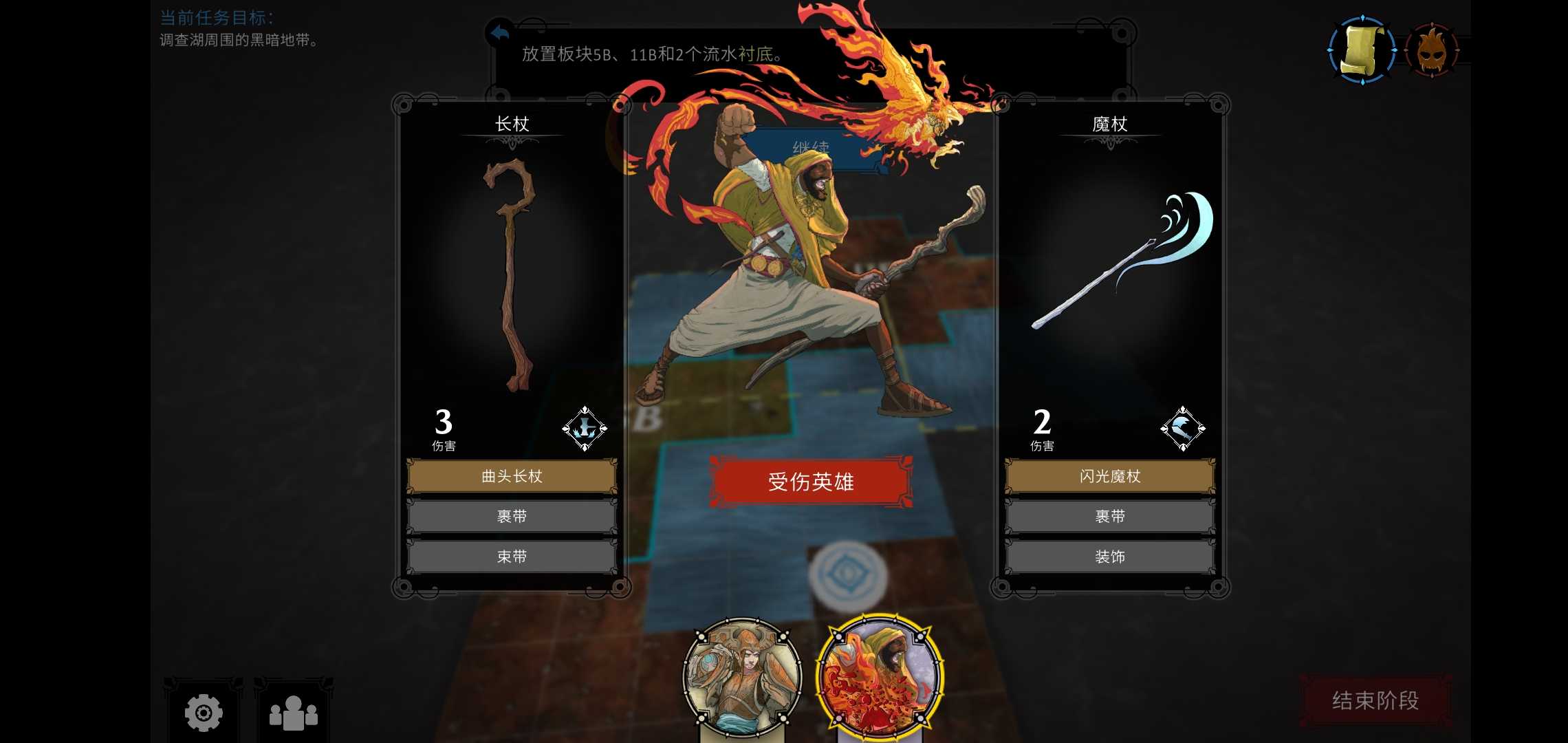
Task: Click the 裹带 slot on the staff panel
Action: pos(510,516)
